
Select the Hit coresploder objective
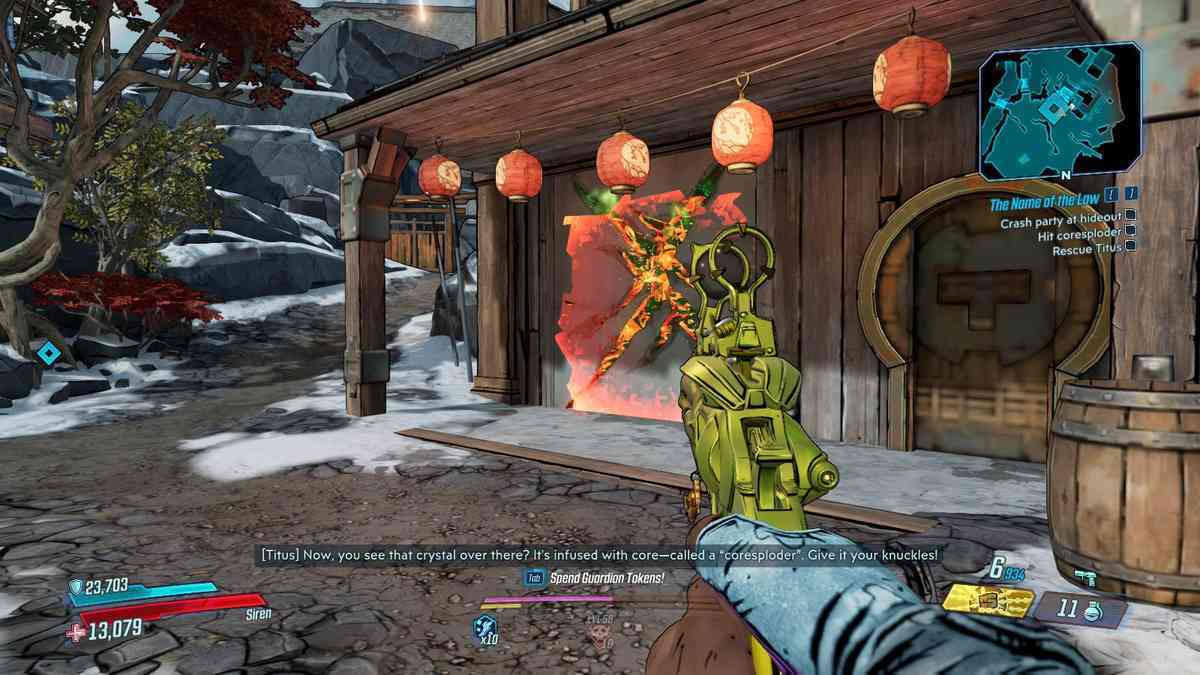pyautogui.click(x=1080, y=236)
